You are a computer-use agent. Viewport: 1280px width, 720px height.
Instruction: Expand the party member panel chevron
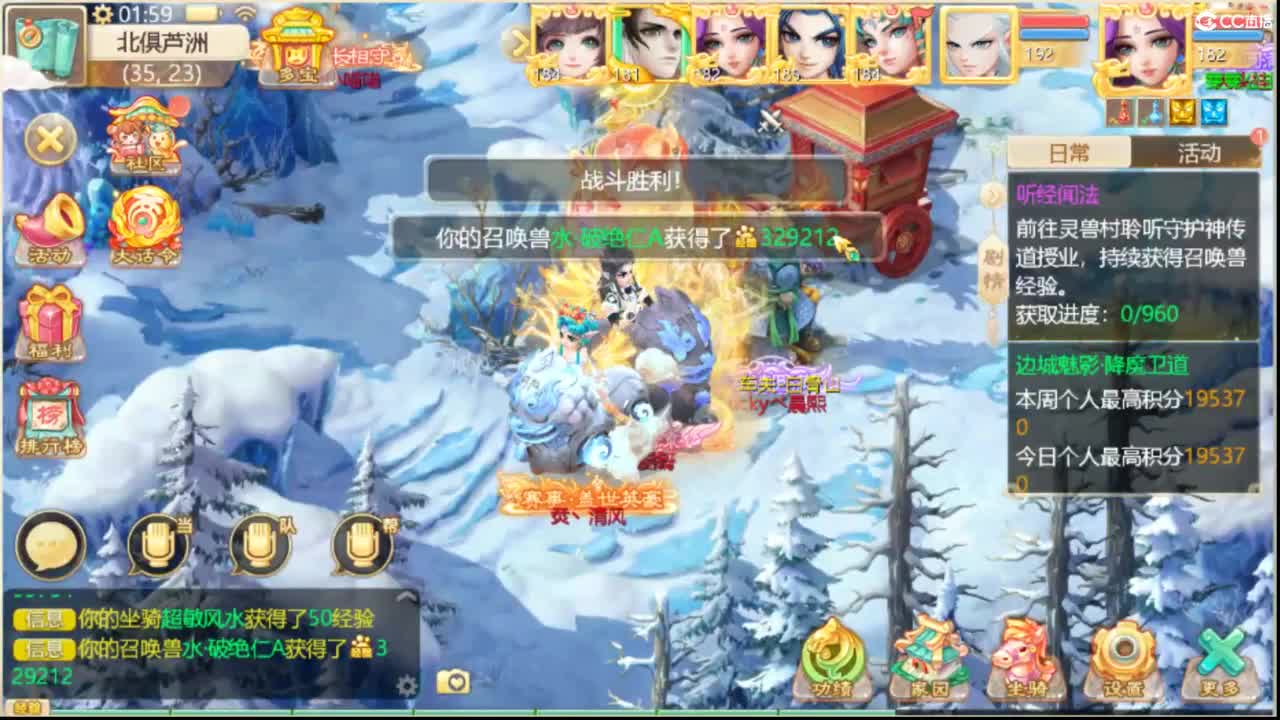click(521, 42)
